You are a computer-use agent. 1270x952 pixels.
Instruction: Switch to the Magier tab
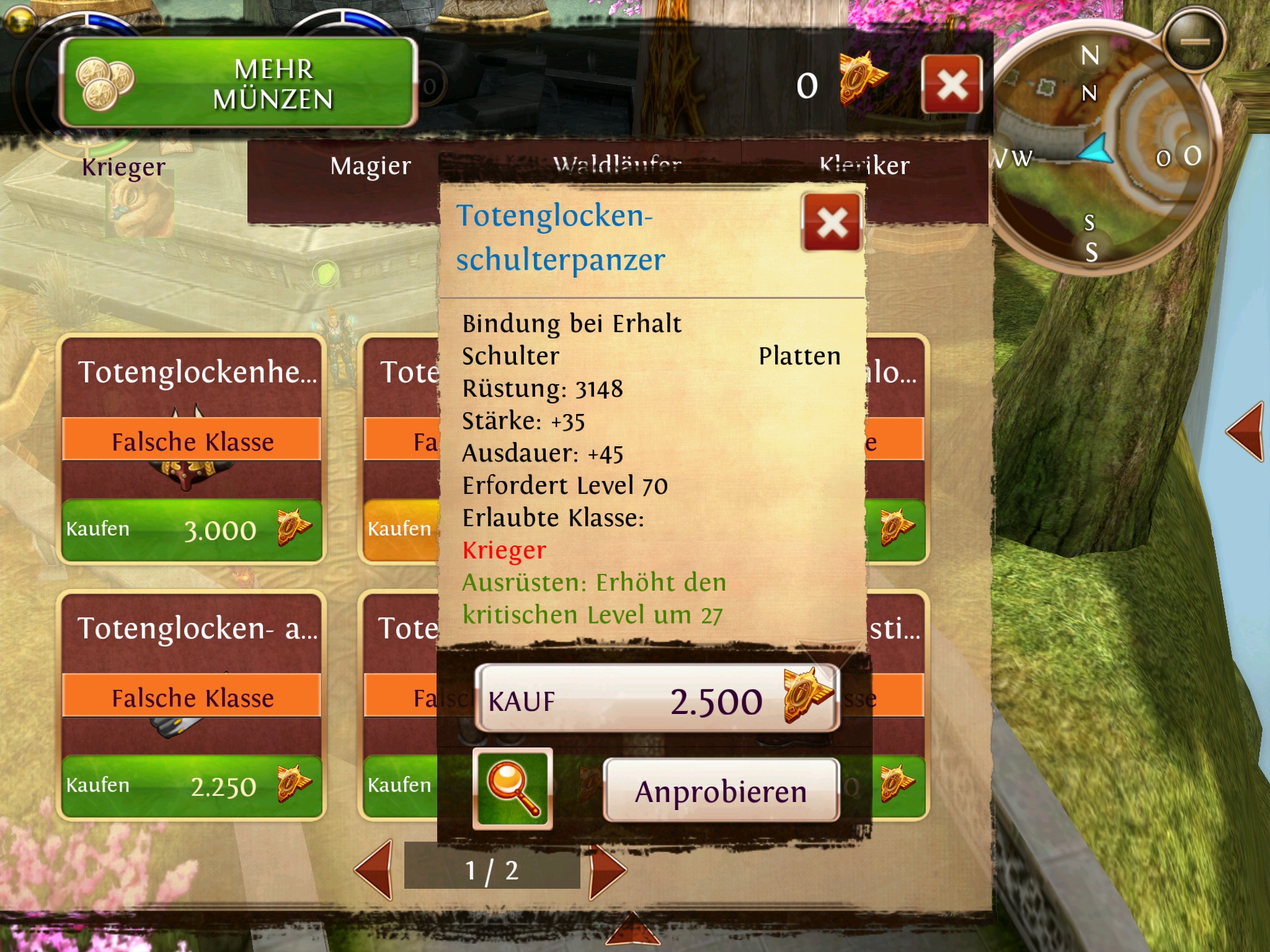click(370, 166)
